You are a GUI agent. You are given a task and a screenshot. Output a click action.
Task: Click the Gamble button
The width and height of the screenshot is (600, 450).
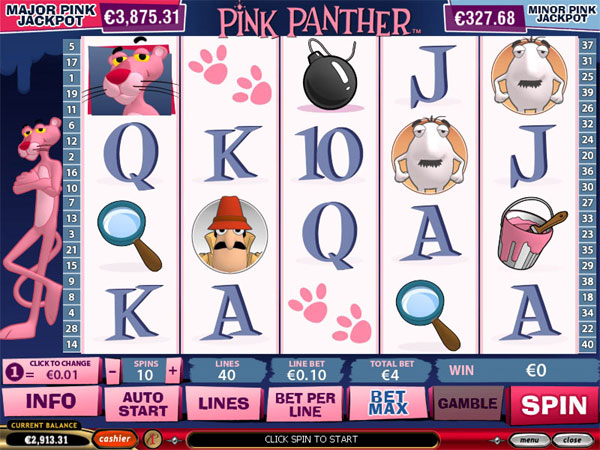pyautogui.click(x=467, y=404)
